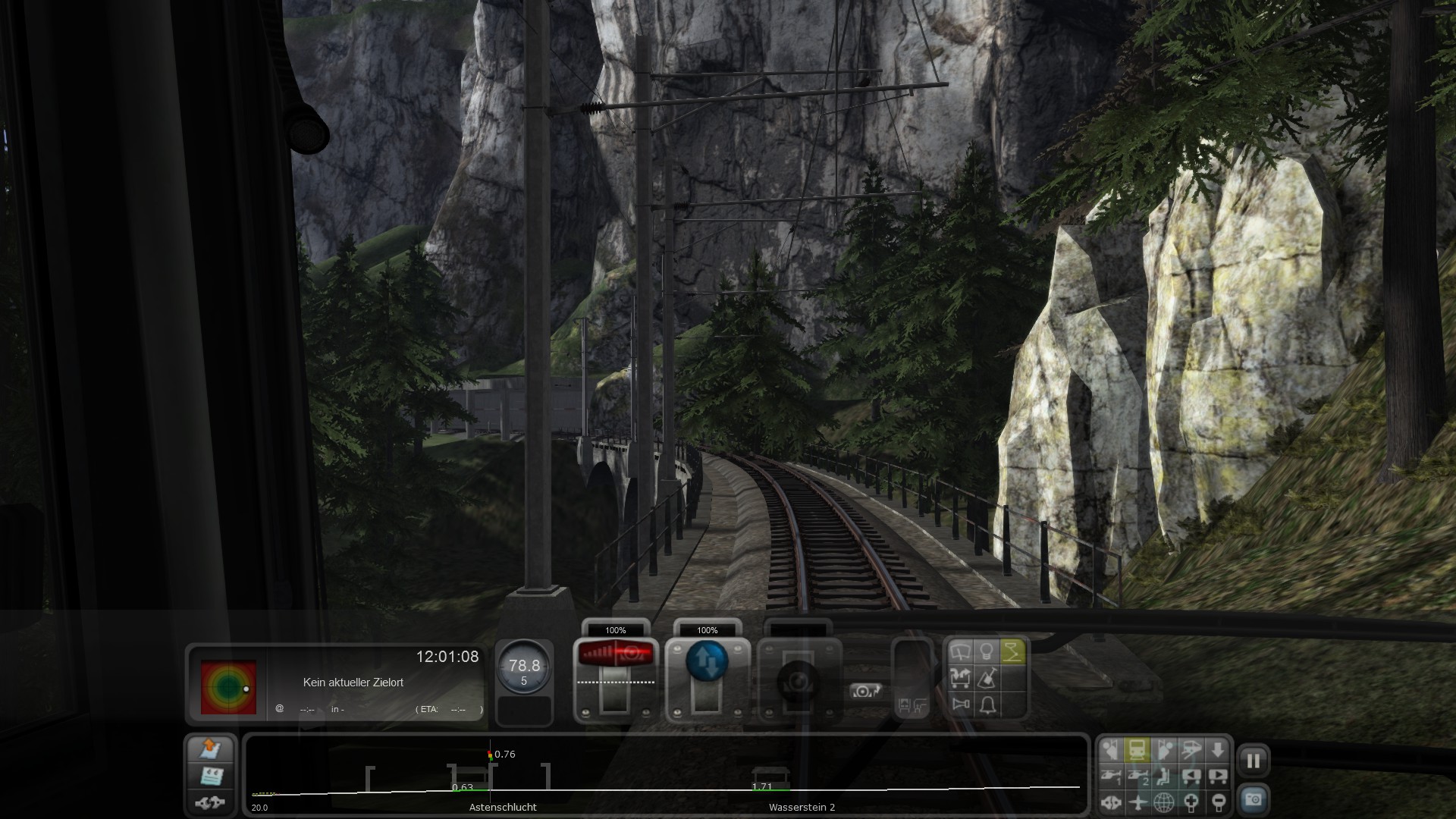Open the task list notes icon

(x=211, y=775)
